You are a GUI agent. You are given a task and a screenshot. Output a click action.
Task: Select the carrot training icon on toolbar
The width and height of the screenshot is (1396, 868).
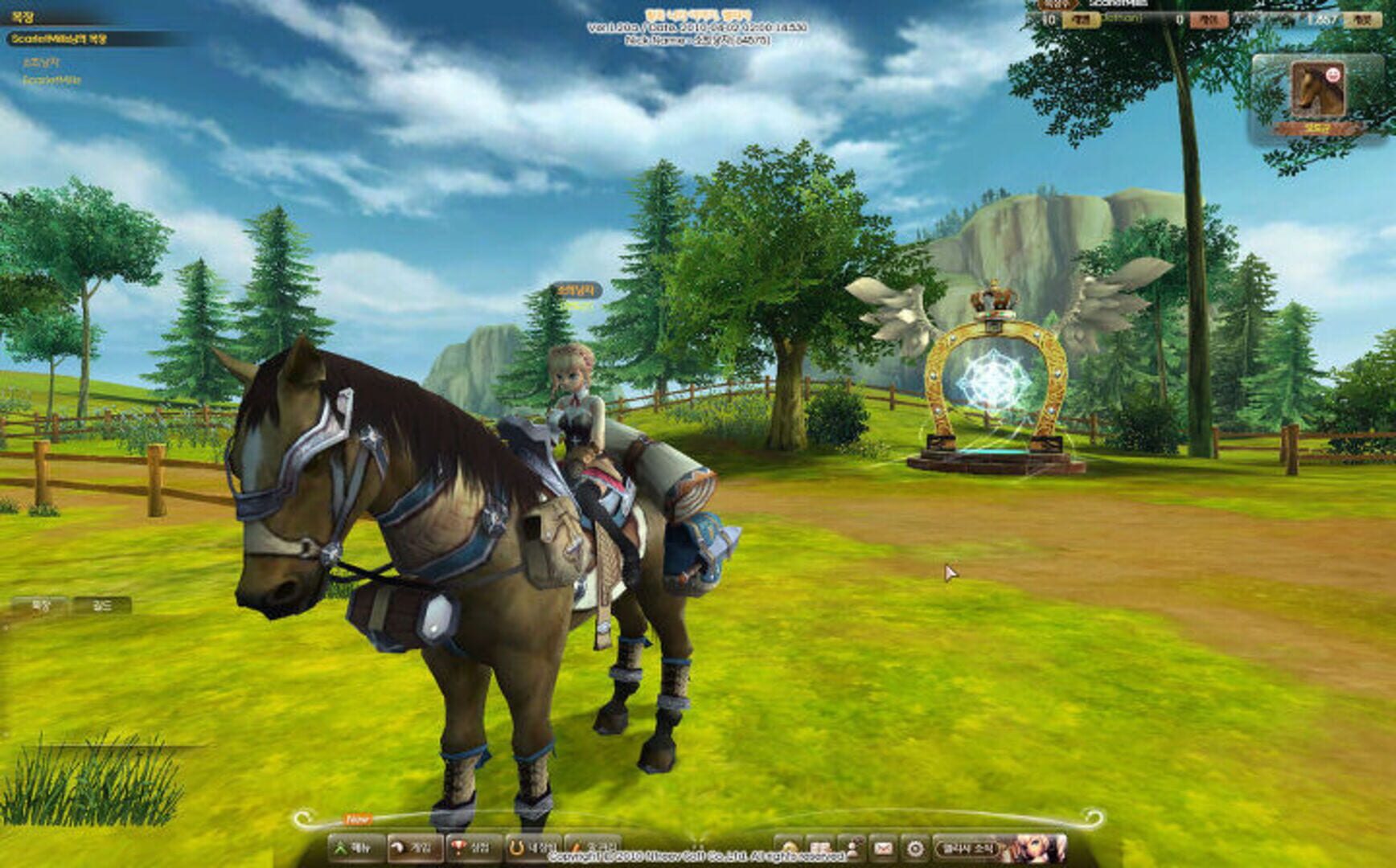pyautogui.click(x=593, y=846)
